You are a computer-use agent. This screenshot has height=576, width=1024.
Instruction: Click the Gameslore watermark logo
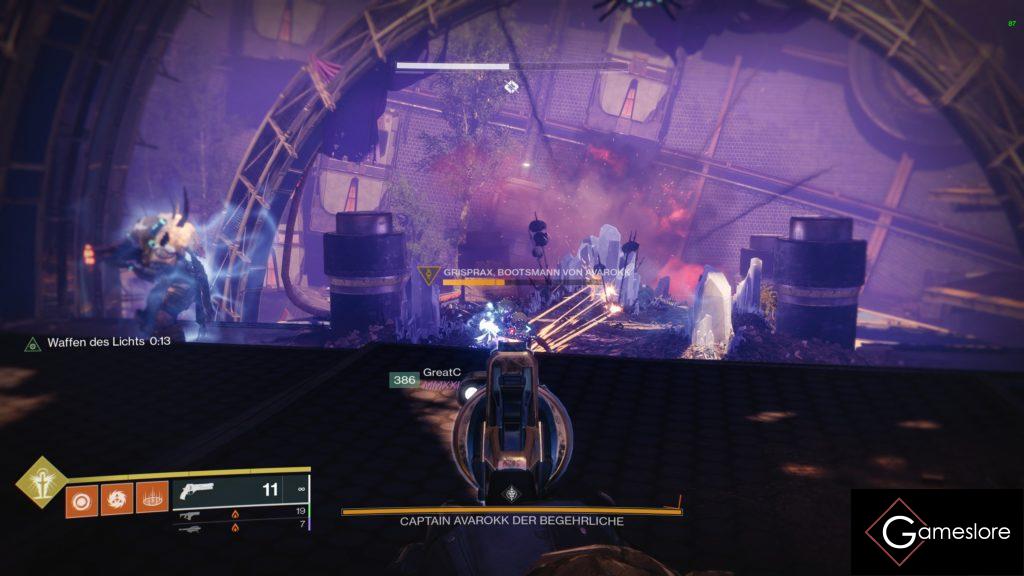(x=937, y=533)
